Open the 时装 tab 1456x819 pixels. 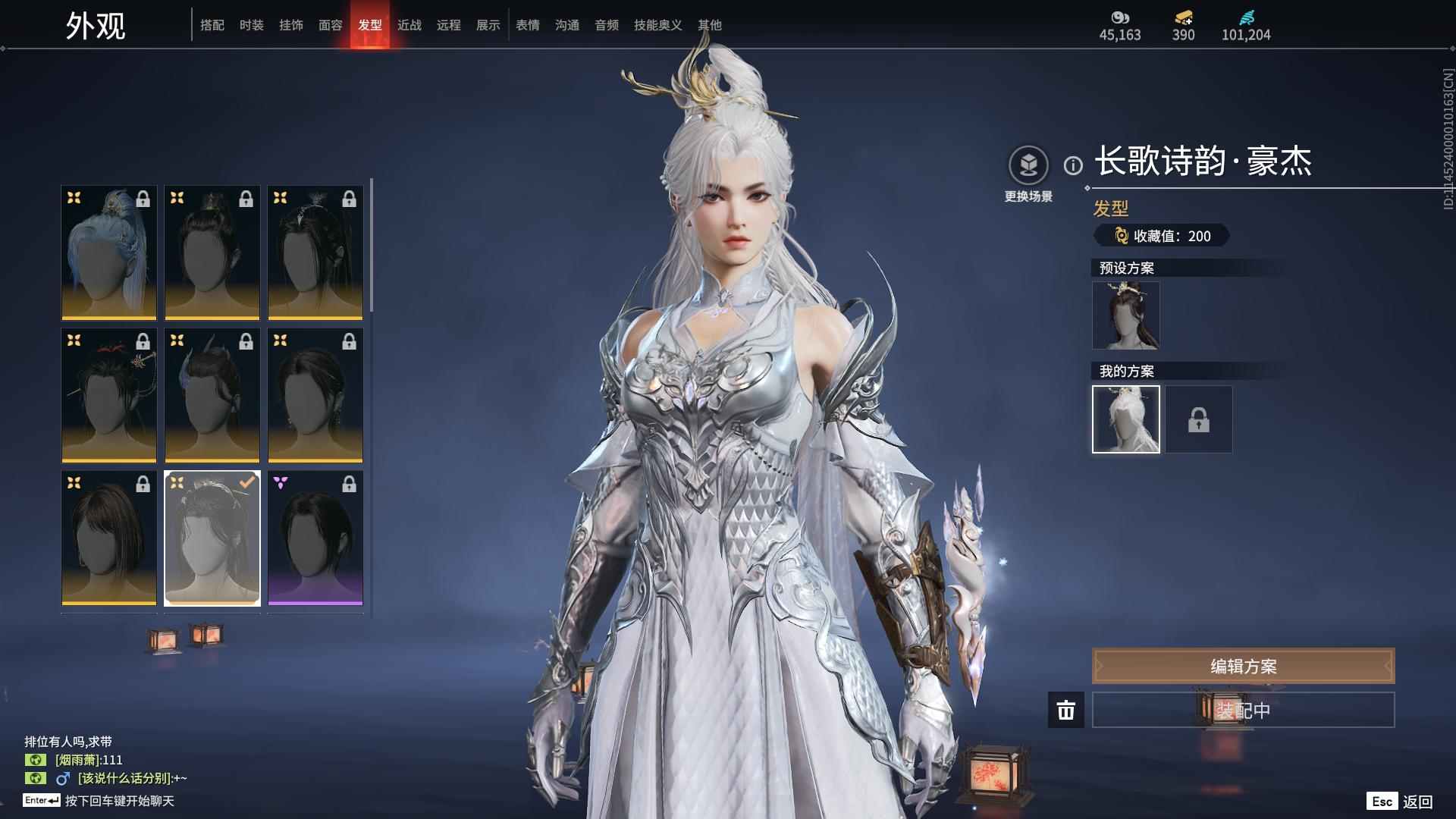(x=251, y=25)
